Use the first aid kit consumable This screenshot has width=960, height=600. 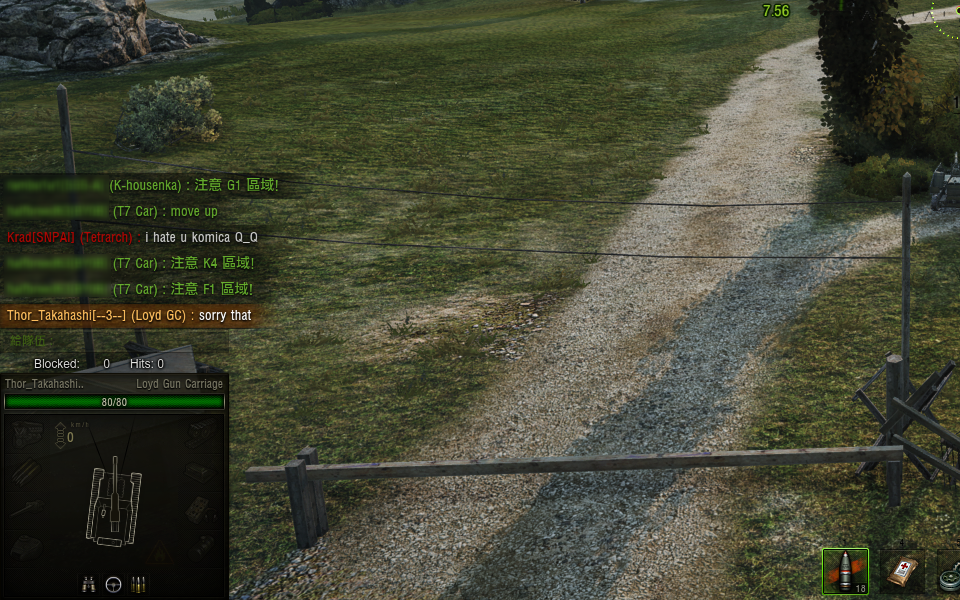pyautogui.click(x=902, y=572)
